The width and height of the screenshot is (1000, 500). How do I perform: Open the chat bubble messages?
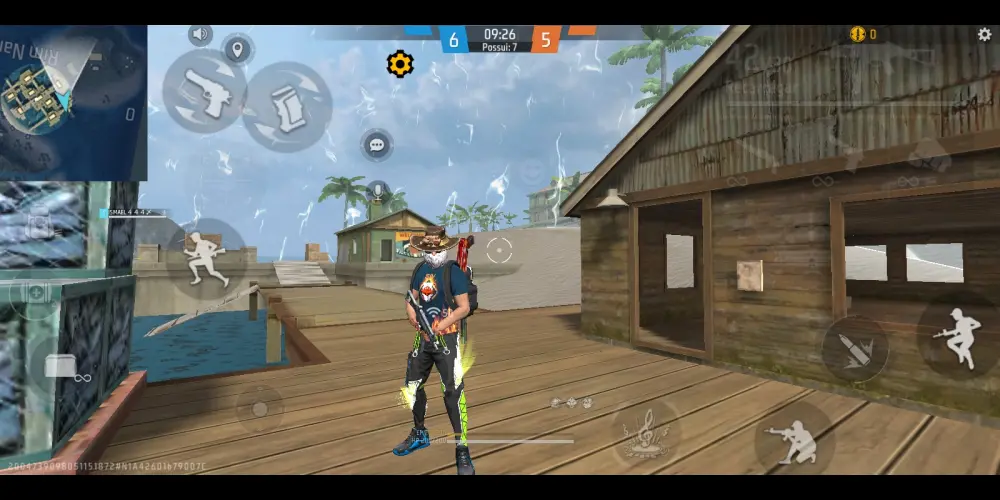tap(377, 145)
